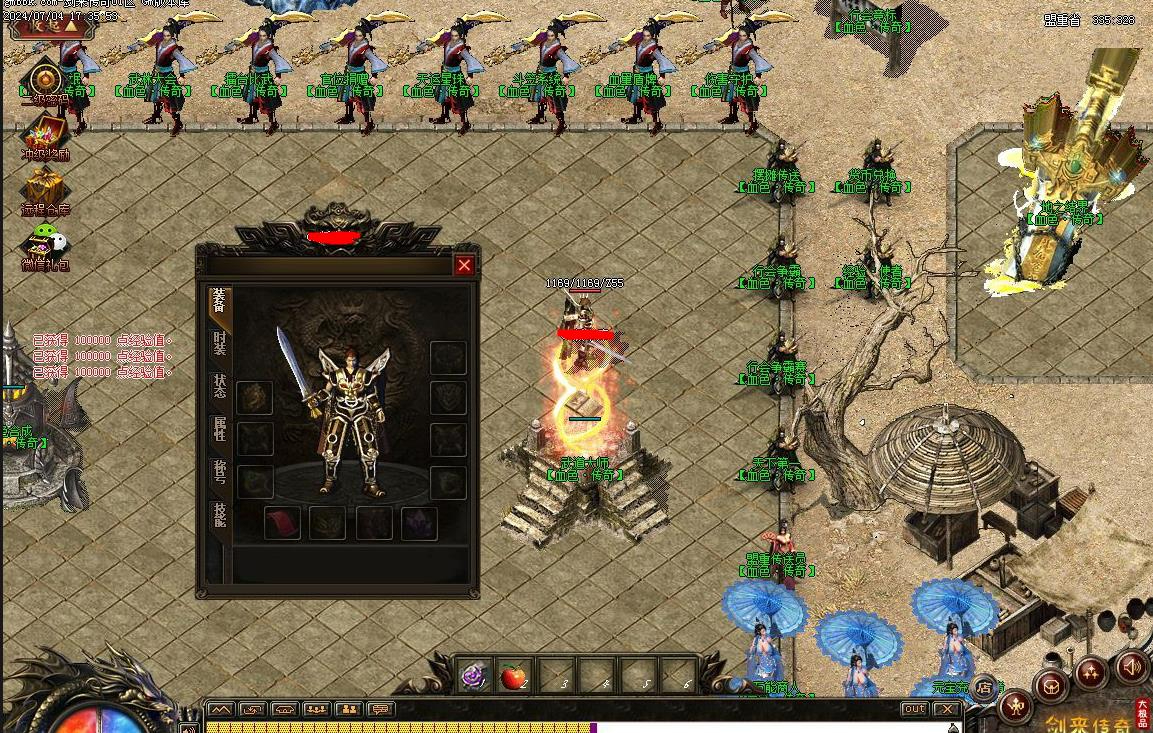Use the purple item in hotbar slot 1

[x=474, y=677]
